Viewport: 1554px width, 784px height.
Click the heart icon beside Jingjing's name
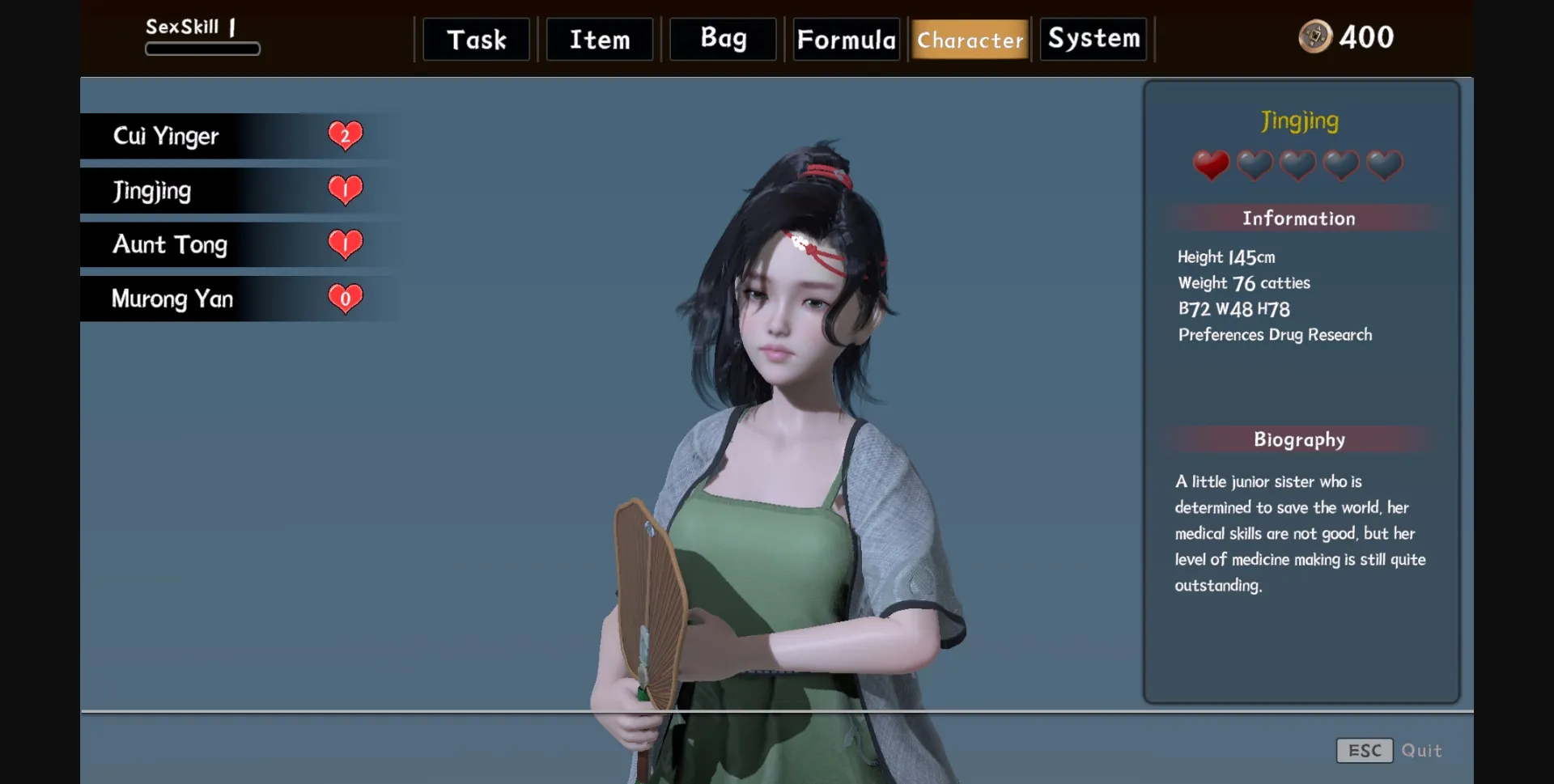(344, 189)
